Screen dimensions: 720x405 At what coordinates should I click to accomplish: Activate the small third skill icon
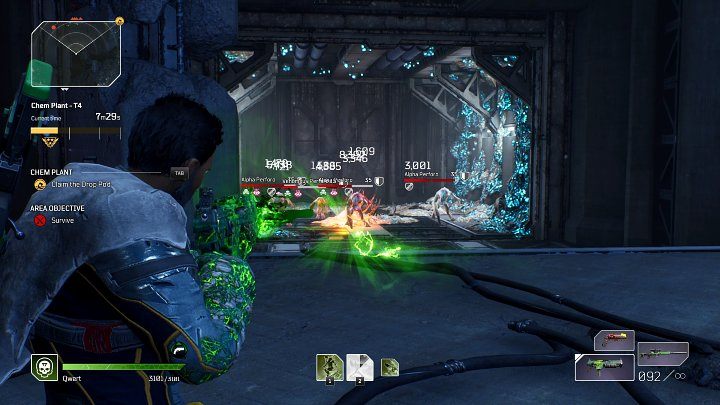(389, 368)
